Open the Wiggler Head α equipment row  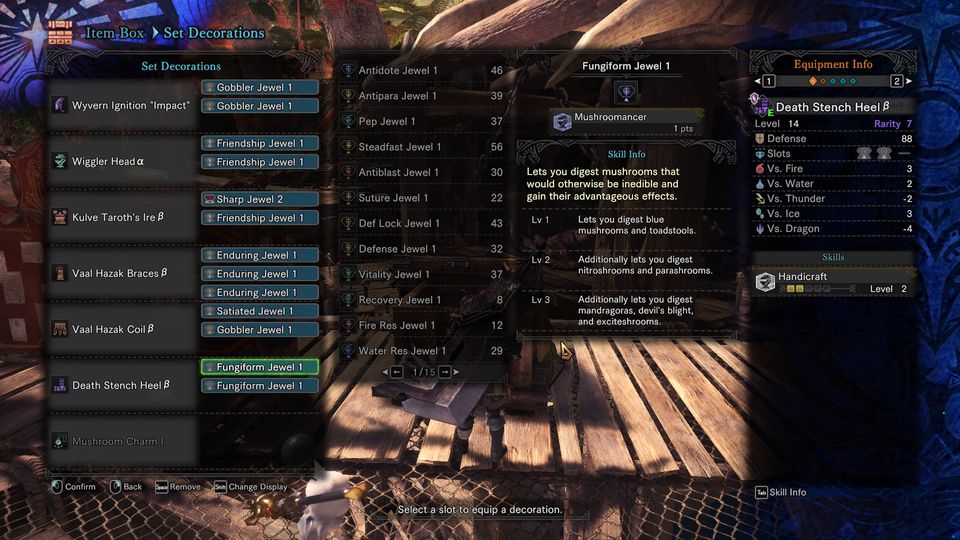click(x=122, y=161)
